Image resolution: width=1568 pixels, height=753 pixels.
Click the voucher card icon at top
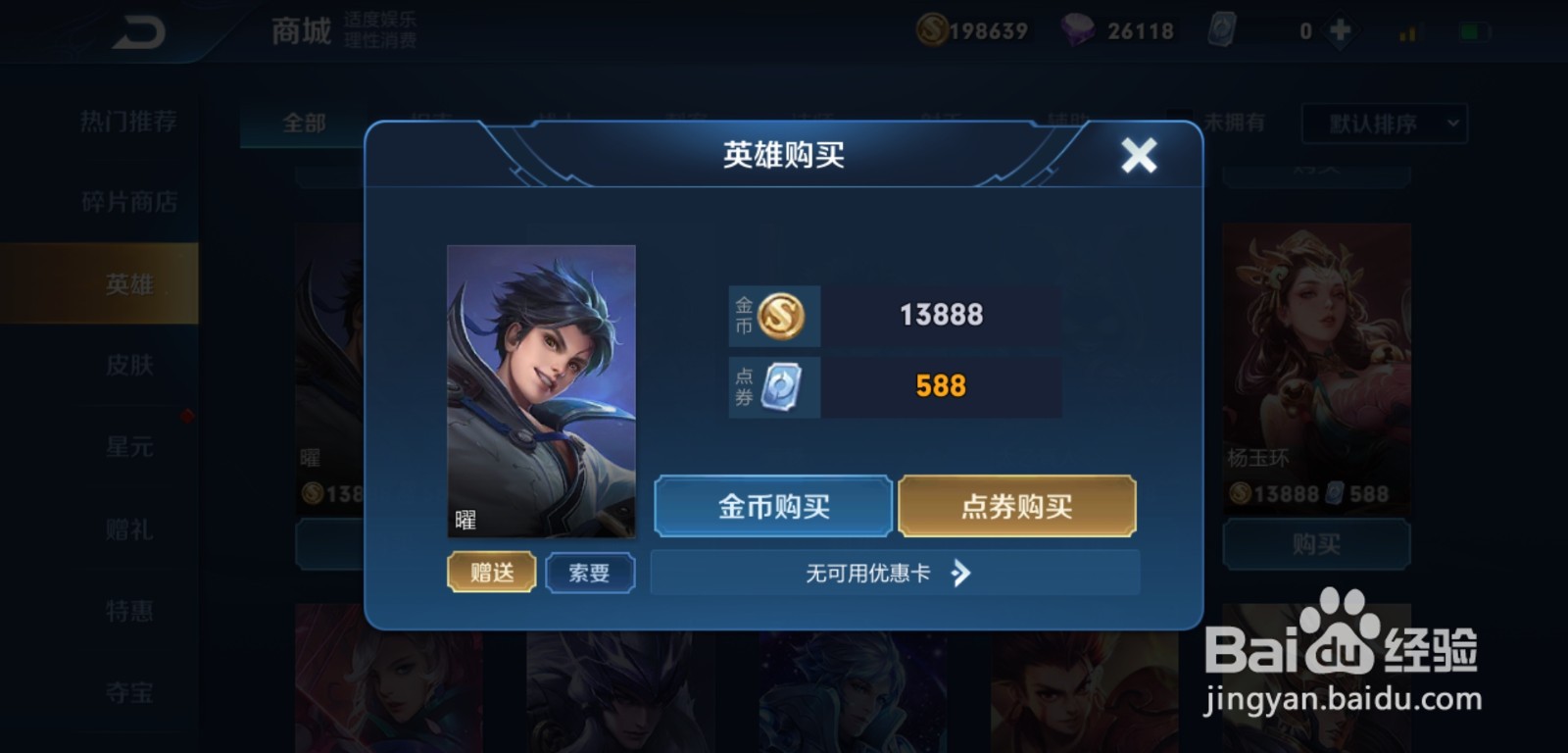[1223, 30]
